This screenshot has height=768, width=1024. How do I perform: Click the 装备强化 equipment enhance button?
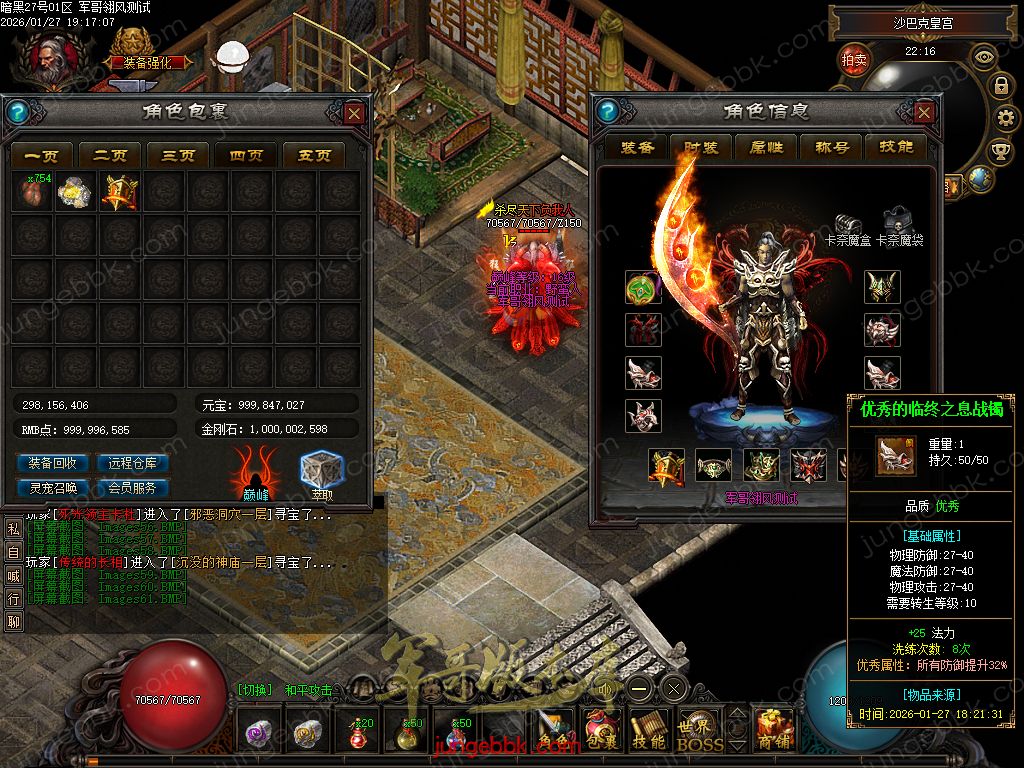pyautogui.click(x=146, y=61)
